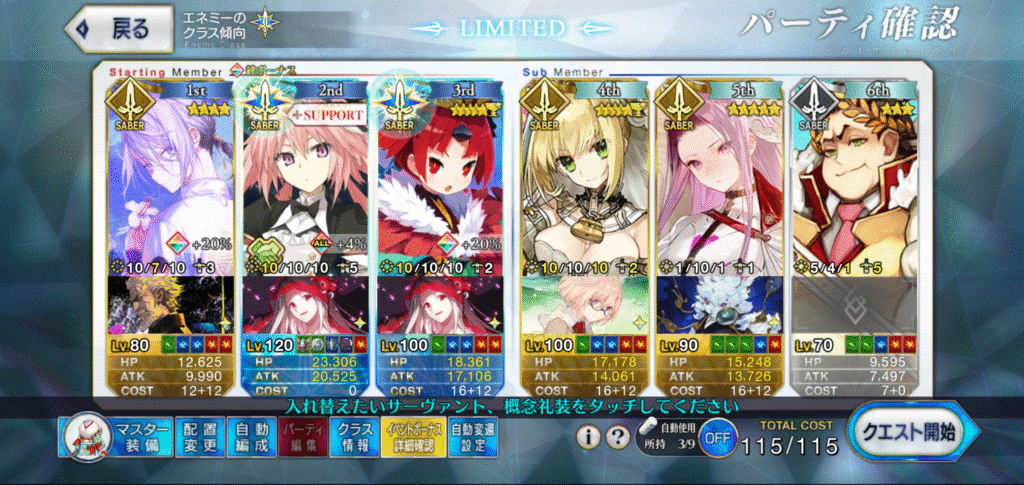Viewport: 1024px width, 485px height.
Task: Open クラス情報 class info
Action: 353,437
